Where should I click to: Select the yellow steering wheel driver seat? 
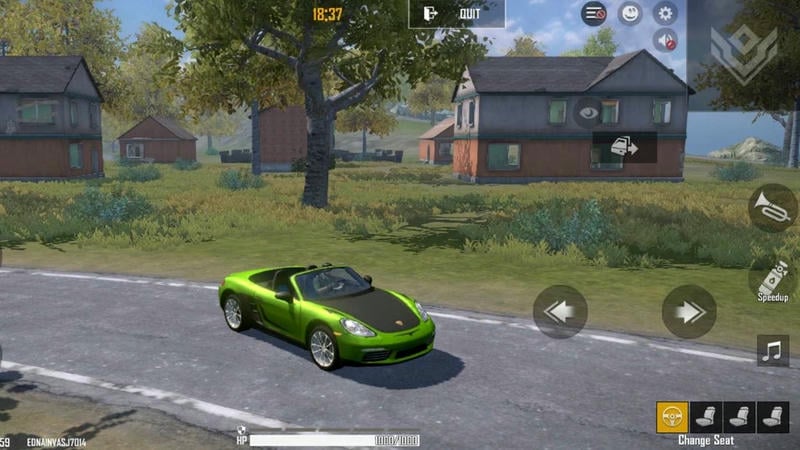pos(672,416)
